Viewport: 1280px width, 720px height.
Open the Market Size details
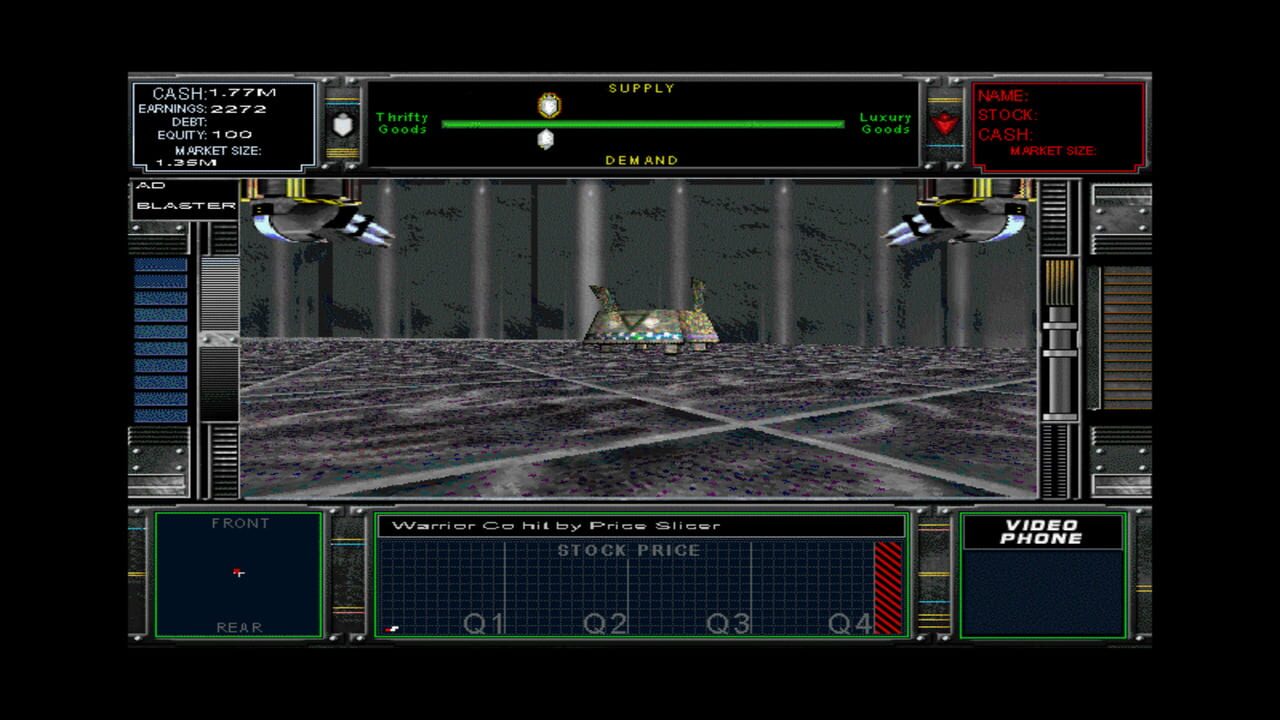point(219,152)
